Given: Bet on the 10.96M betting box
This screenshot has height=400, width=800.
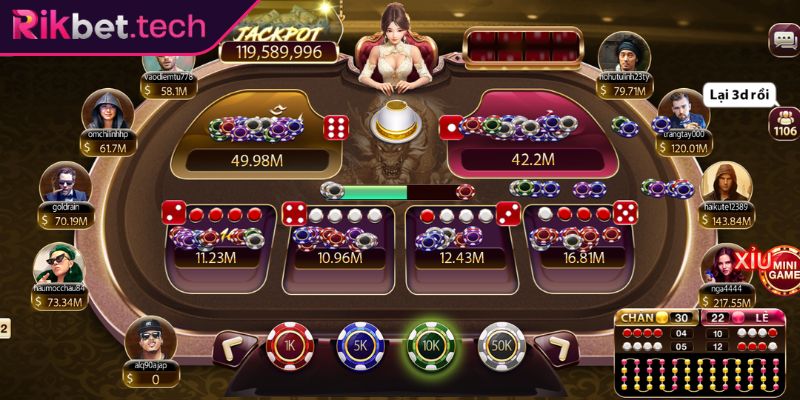Looking at the screenshot, I should (x=339, y=238).
